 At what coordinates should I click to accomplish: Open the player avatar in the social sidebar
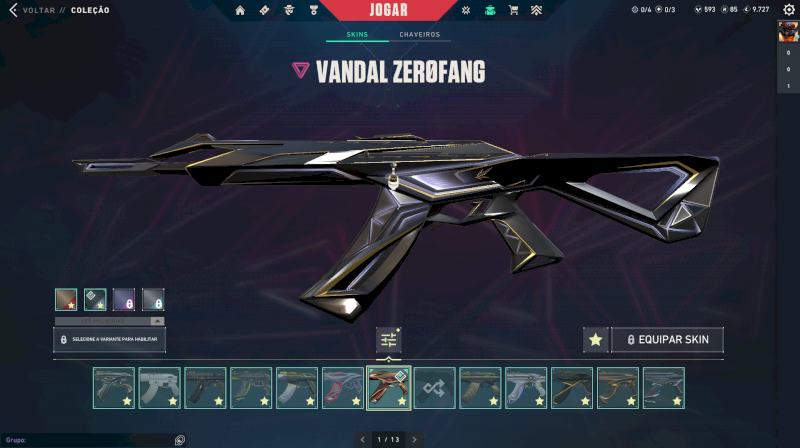pos(788,32)
